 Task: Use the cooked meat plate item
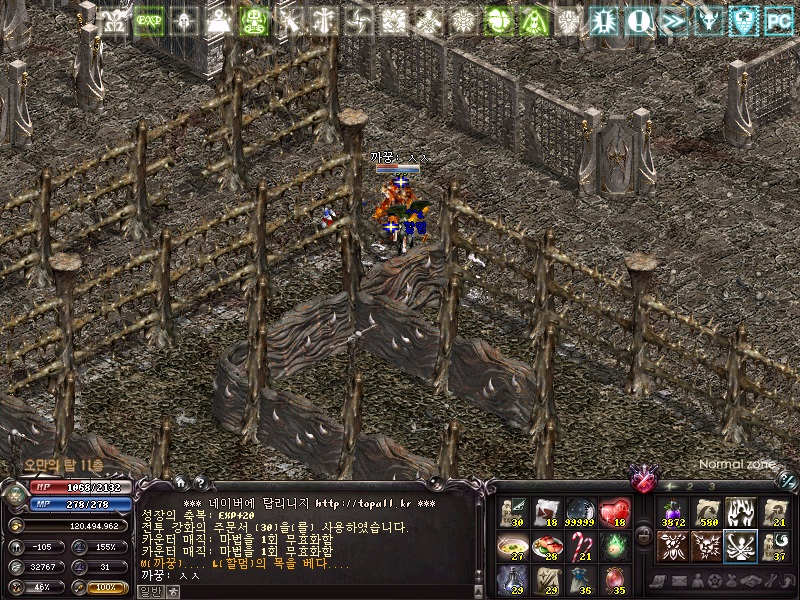click(x=547, y=546)
